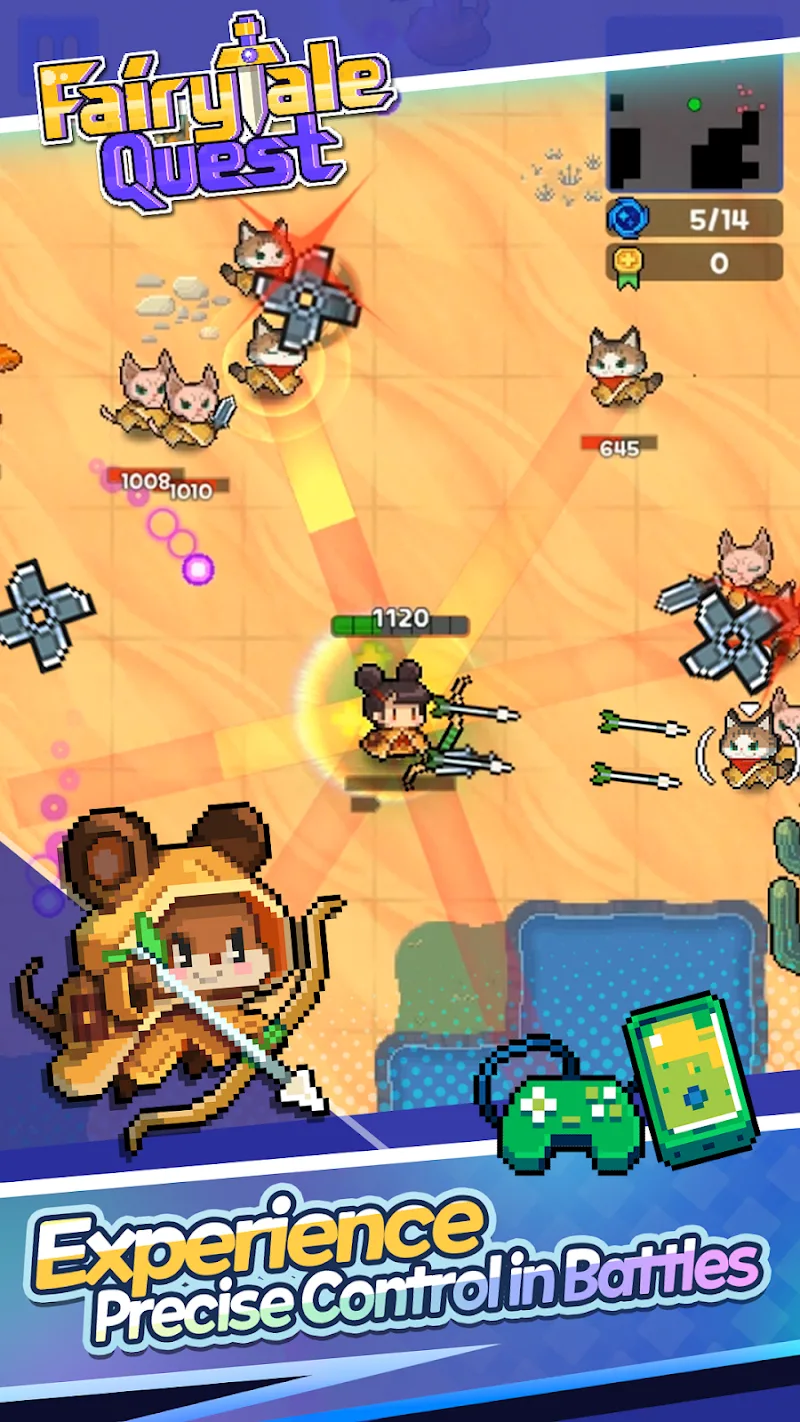
Task: Open the dungeon minimap
Action: pos(694,121)
